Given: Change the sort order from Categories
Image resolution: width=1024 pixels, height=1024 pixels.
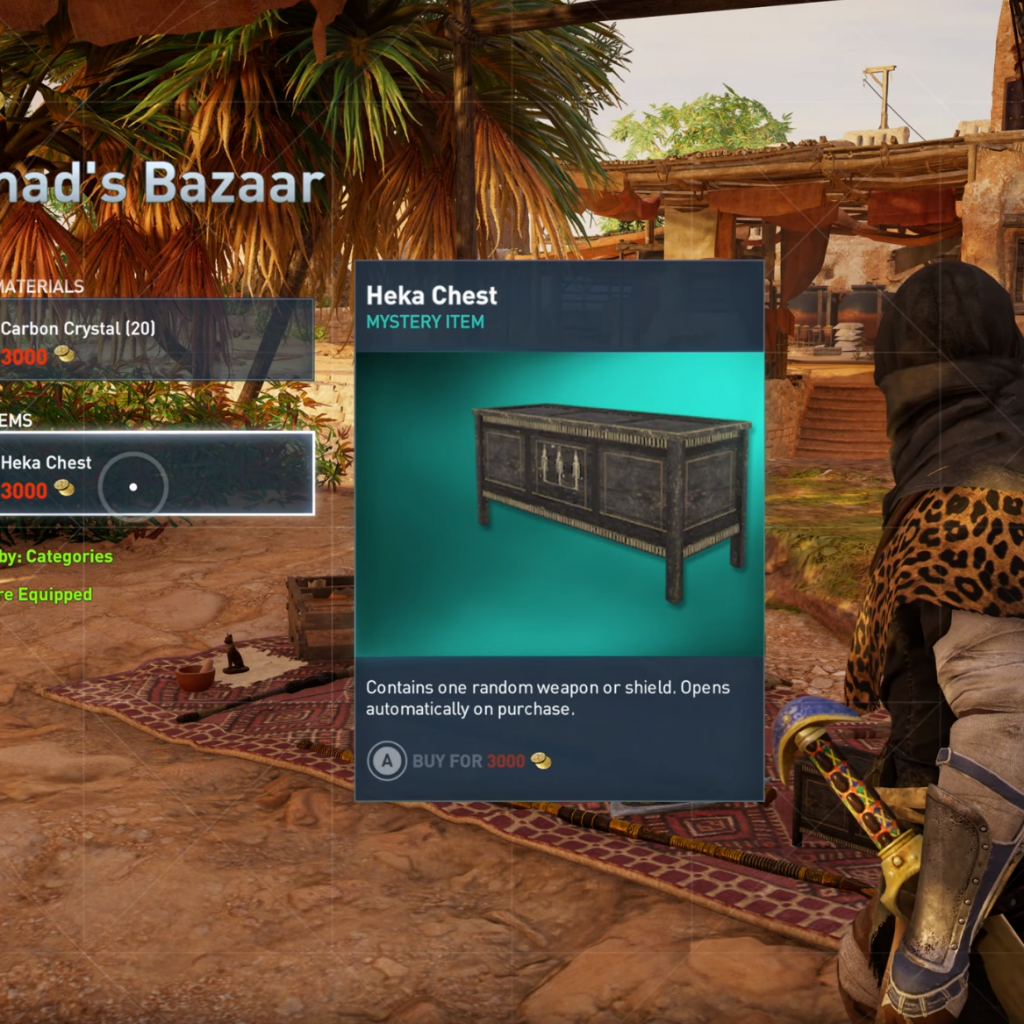Looking at the screenshot, I should click(x=58, y=556).
